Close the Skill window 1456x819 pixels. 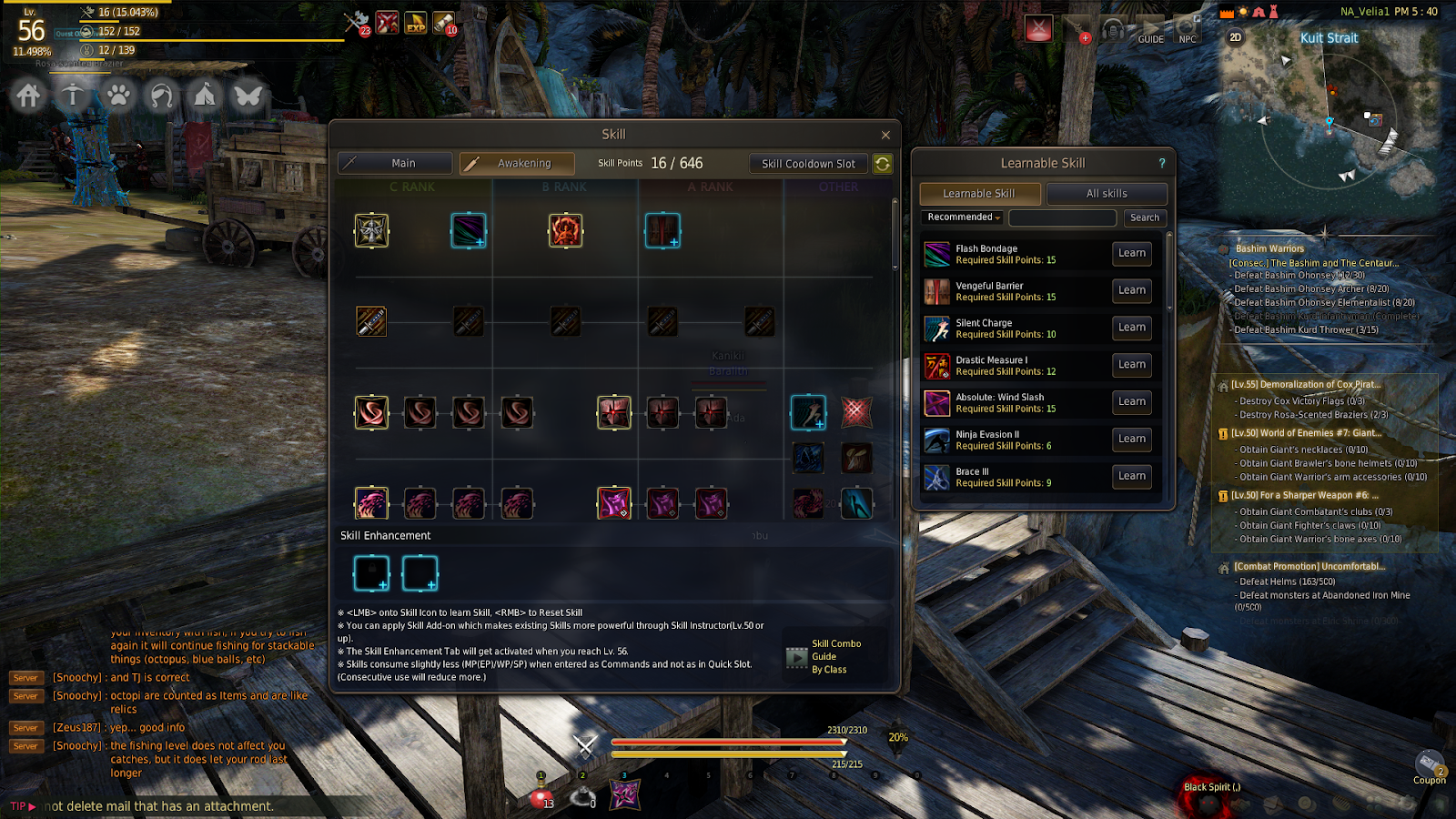coord(885,135)
